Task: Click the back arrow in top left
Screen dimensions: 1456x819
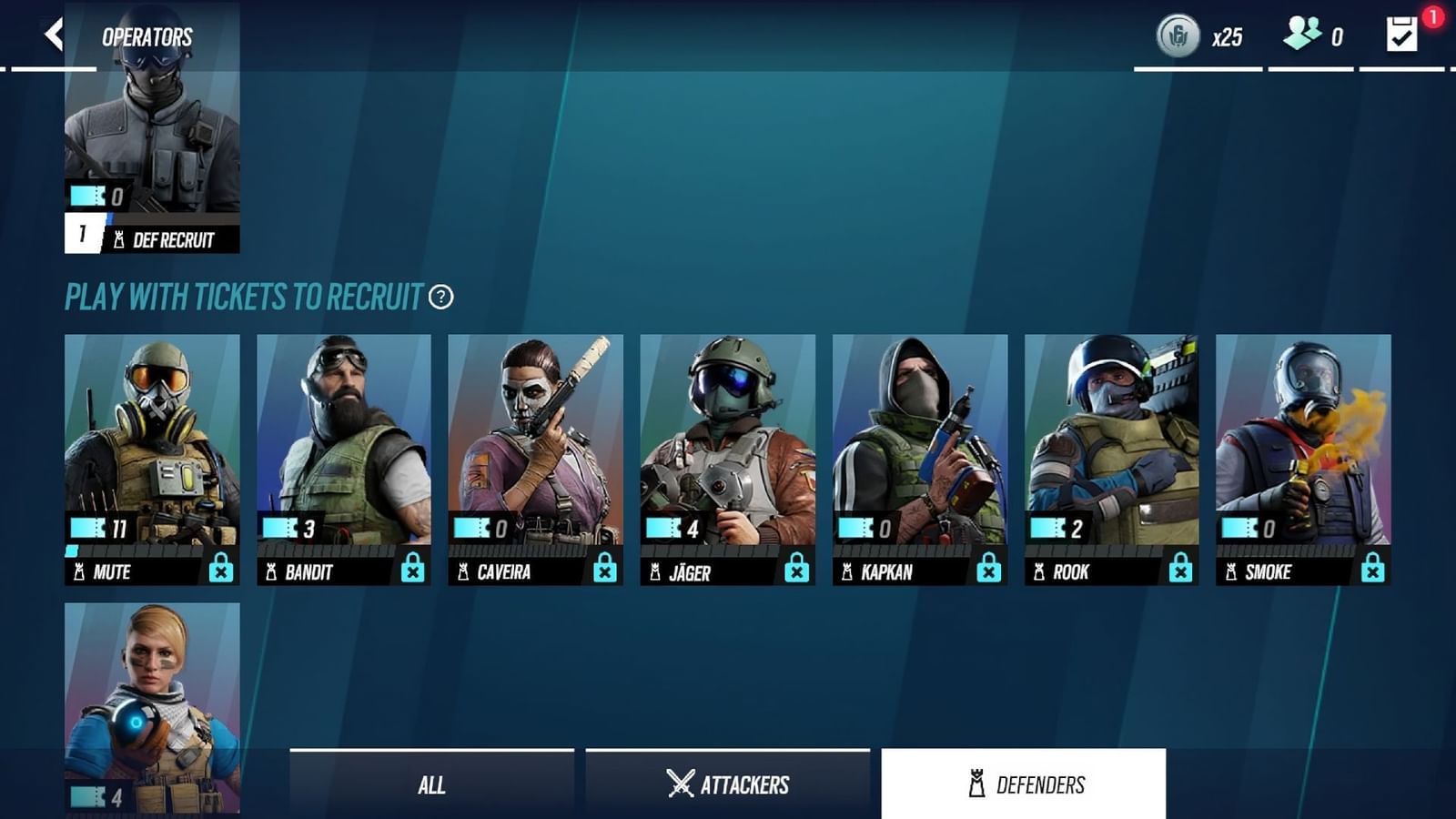Action: coord(52,32)
